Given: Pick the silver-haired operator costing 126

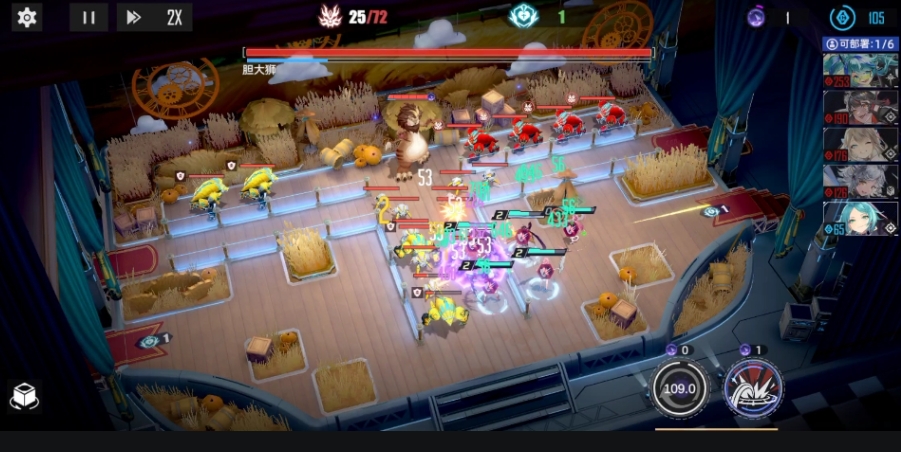Looking at the screenshot, I should (860, 182).
